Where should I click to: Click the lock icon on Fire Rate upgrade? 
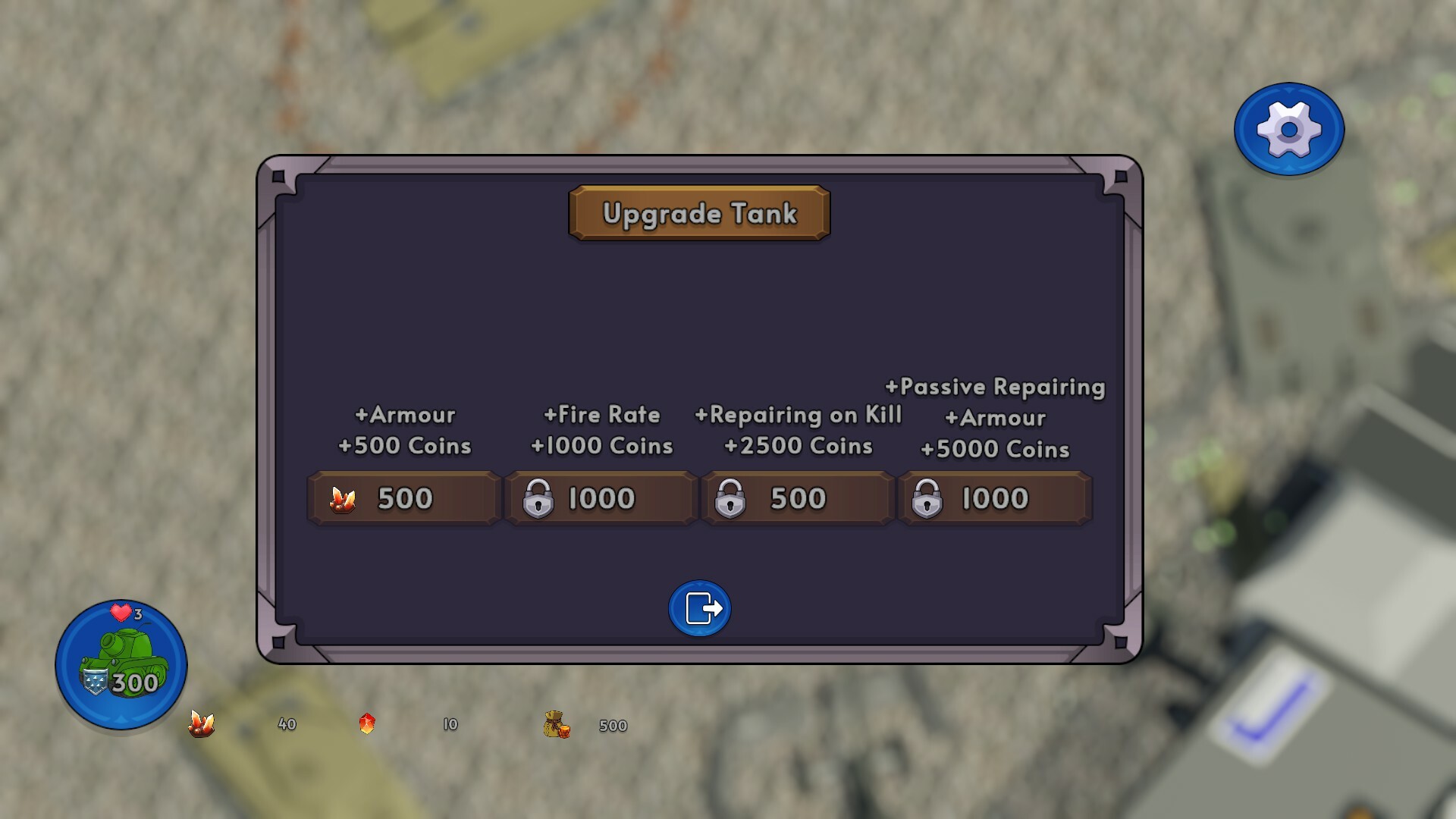540,498
